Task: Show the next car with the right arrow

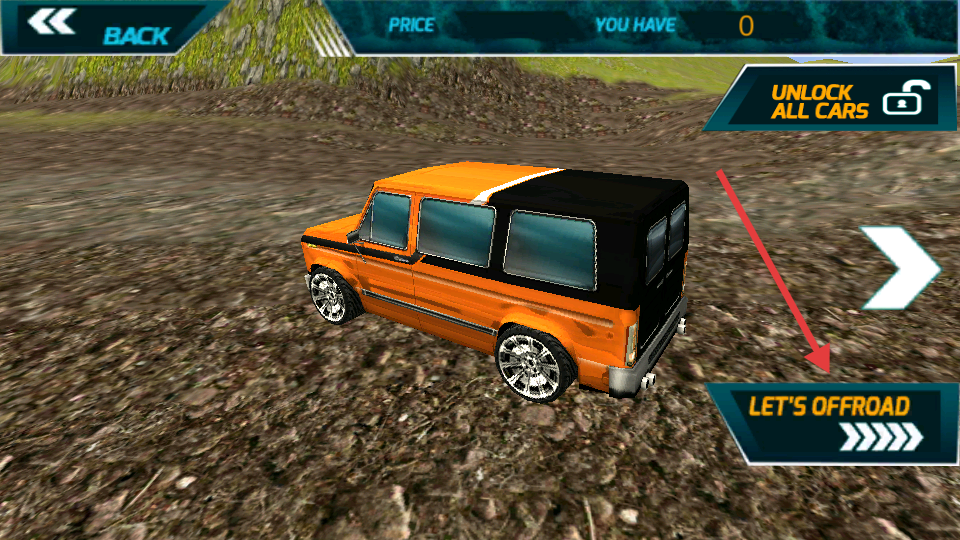Action: pyautogui.click(x=898, y=267)
